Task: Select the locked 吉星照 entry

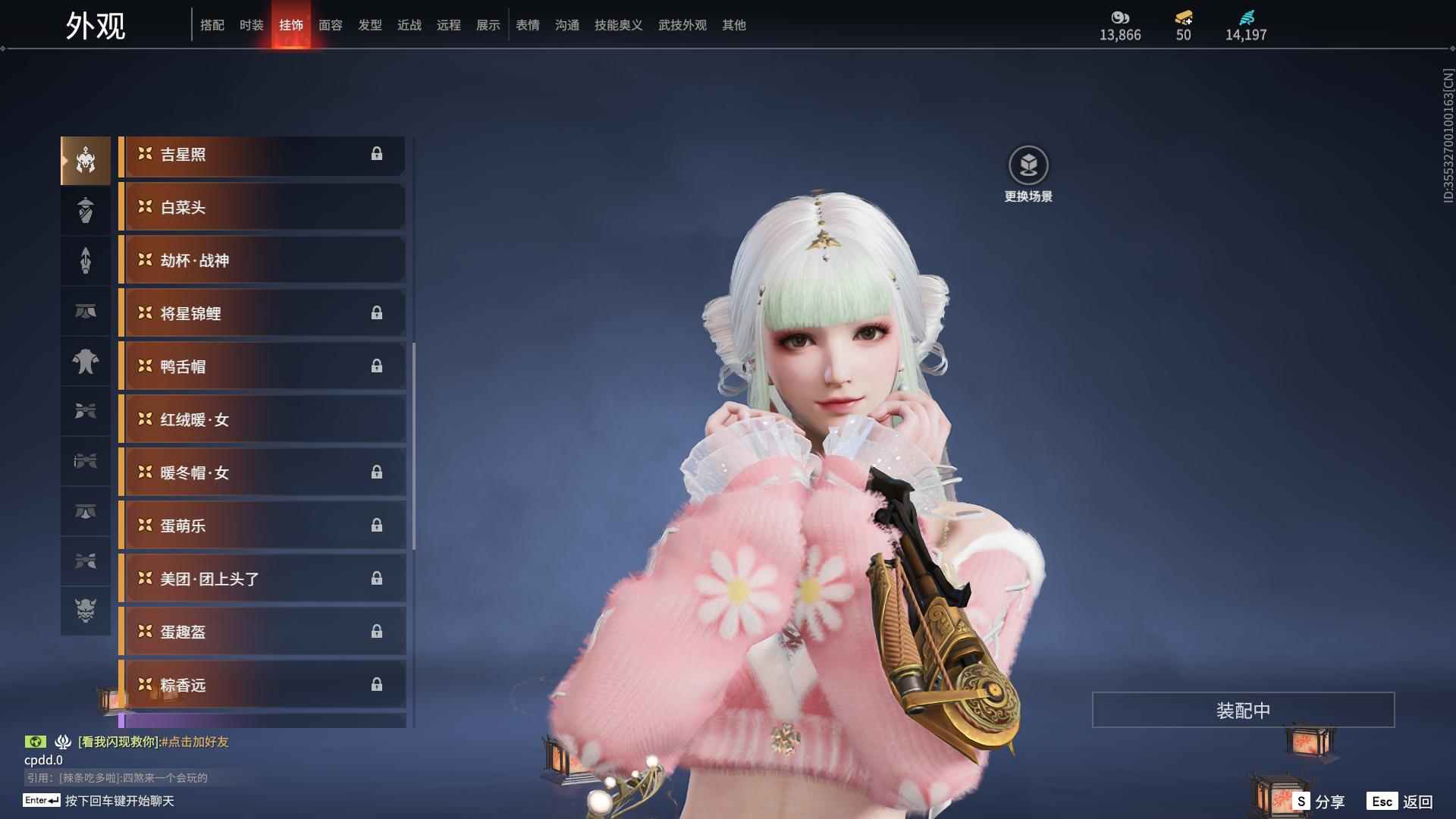Action: click(x=262, y=155)
